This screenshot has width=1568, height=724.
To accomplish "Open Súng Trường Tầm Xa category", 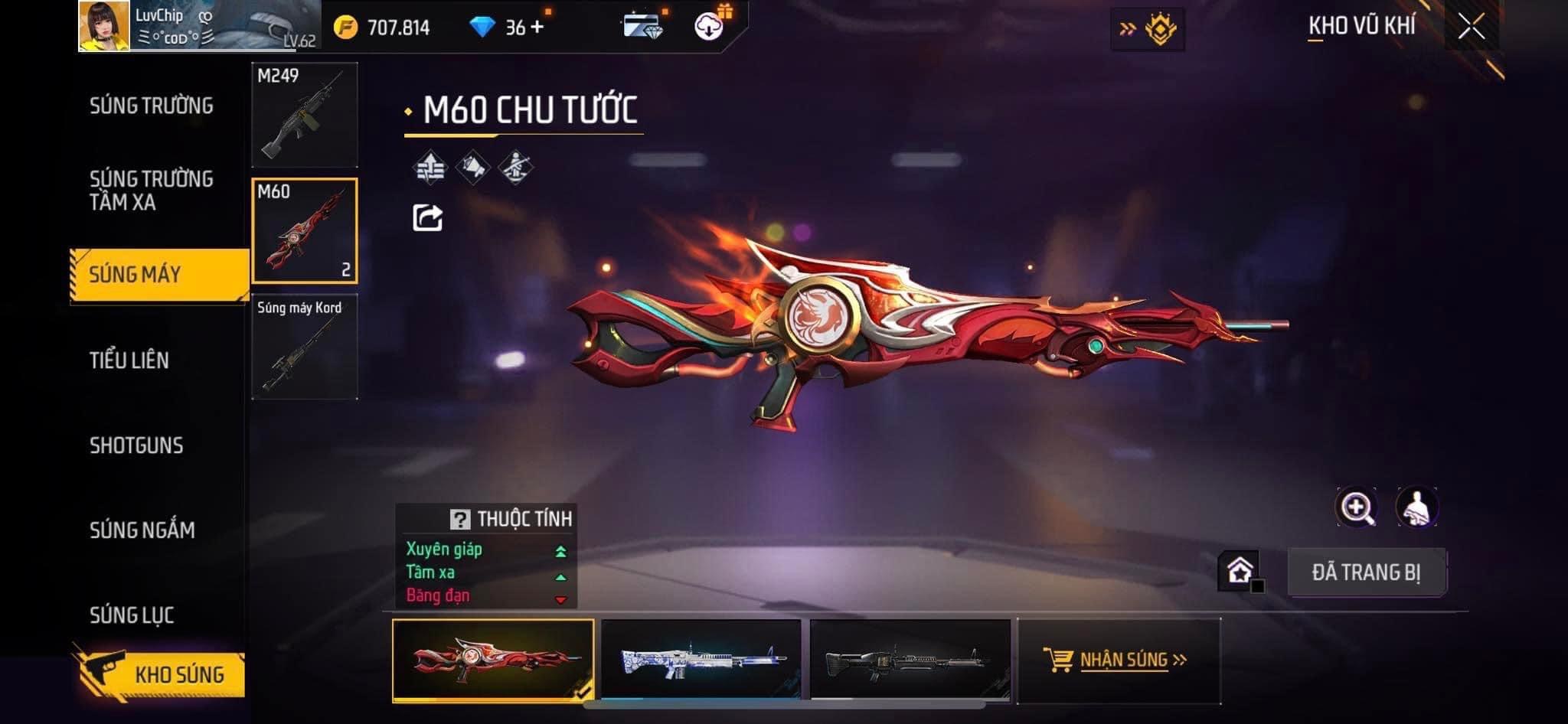I will [151, 191].
